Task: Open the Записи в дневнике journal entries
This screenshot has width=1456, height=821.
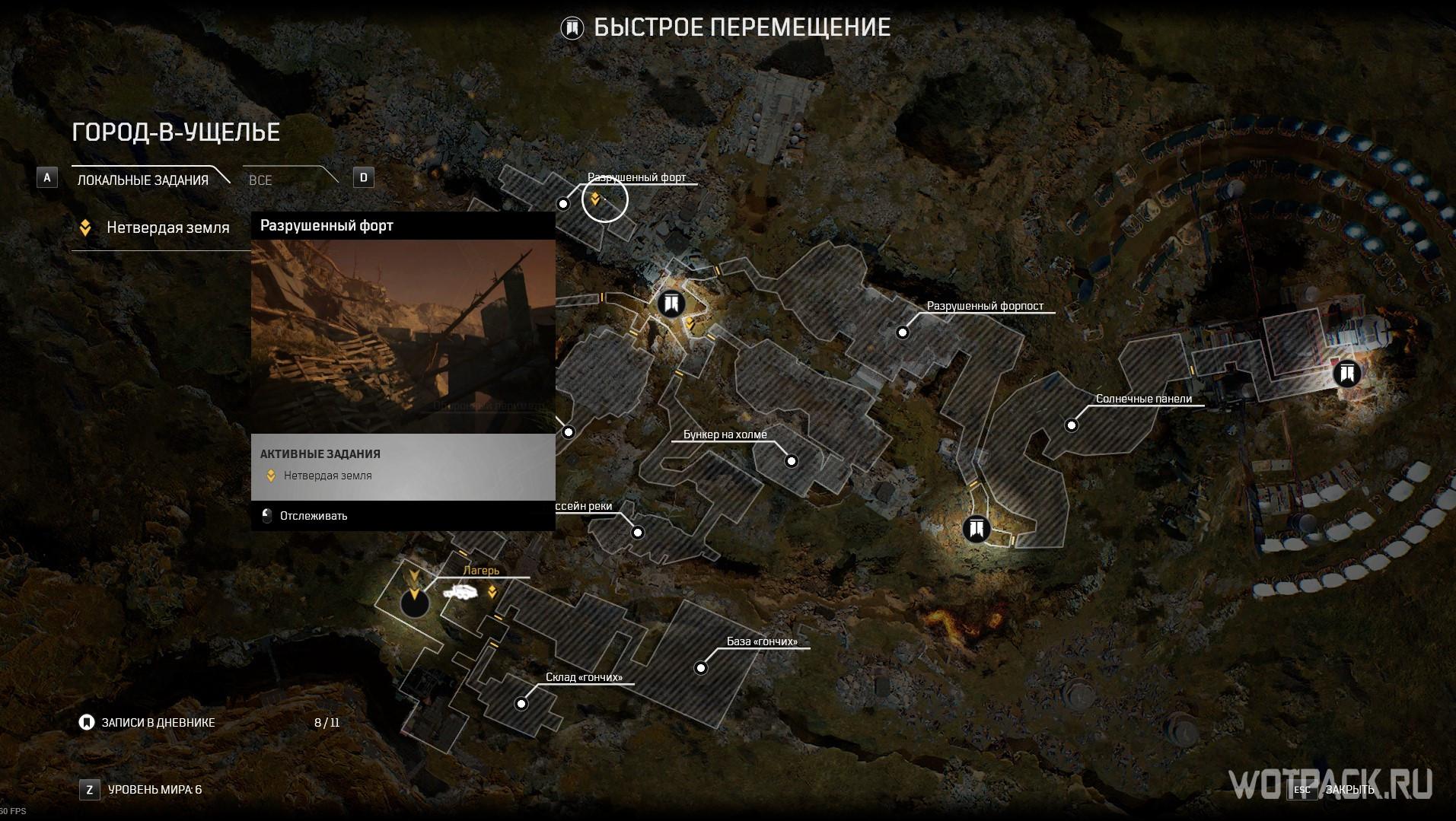Action: point(158,723)
